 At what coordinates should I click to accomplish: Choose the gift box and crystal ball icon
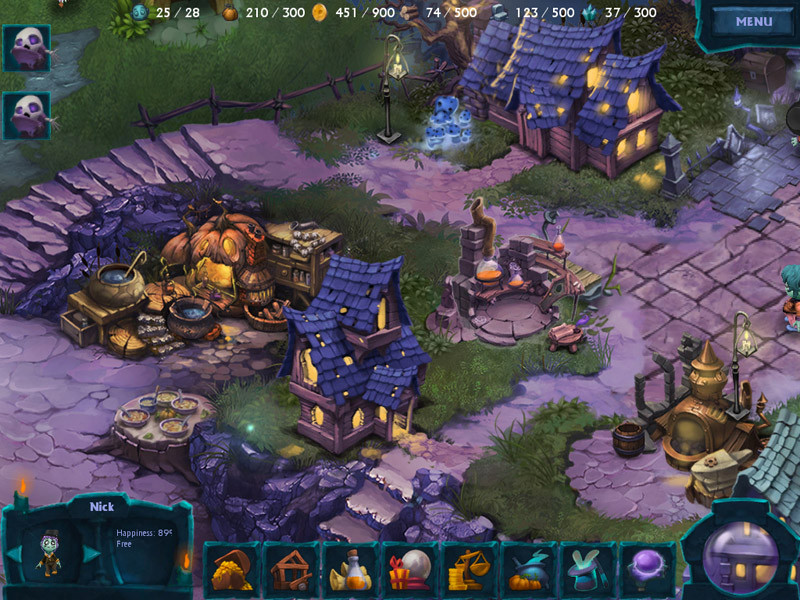[x=408, y=570]
